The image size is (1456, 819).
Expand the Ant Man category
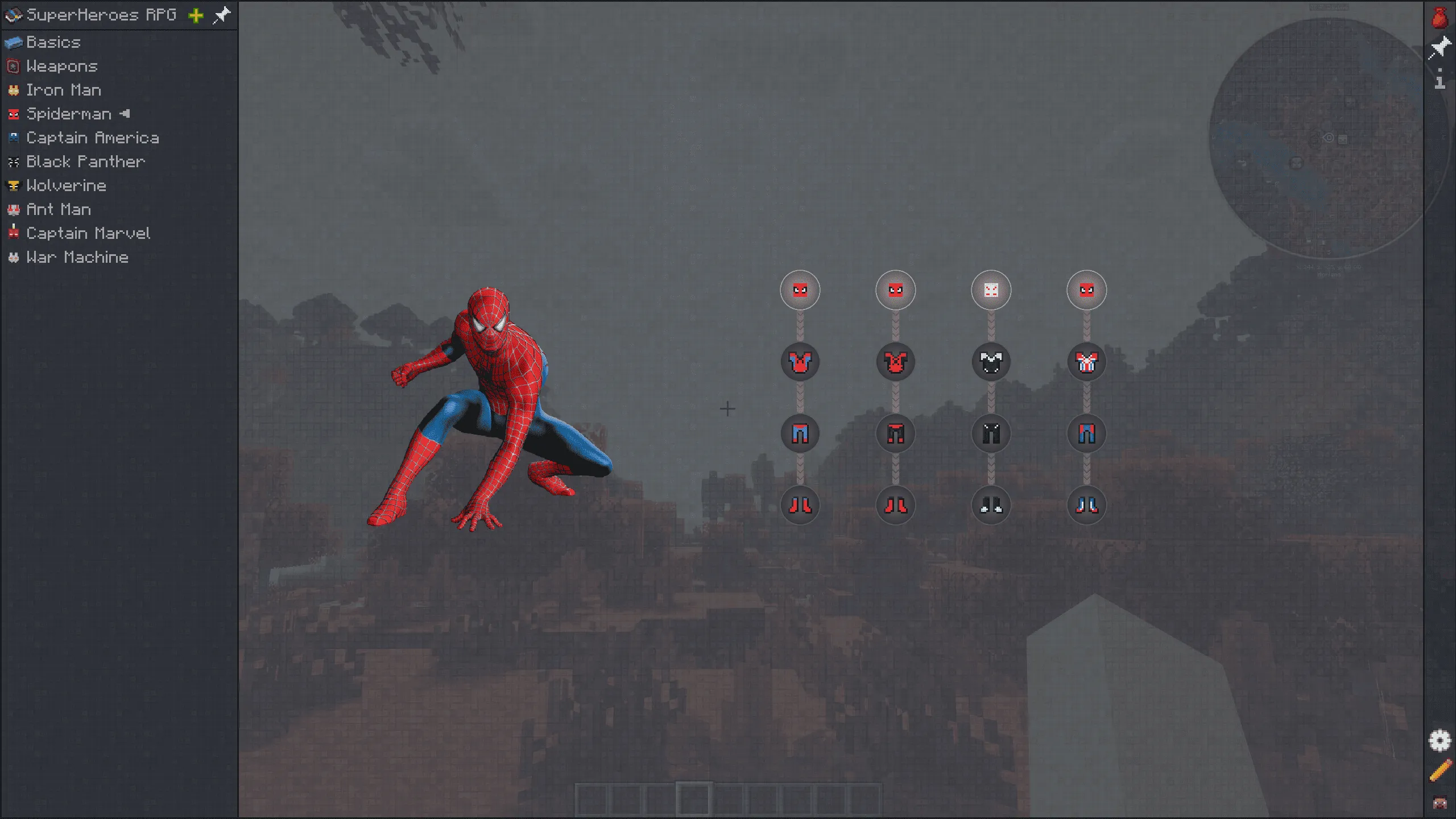click(58, 209)
